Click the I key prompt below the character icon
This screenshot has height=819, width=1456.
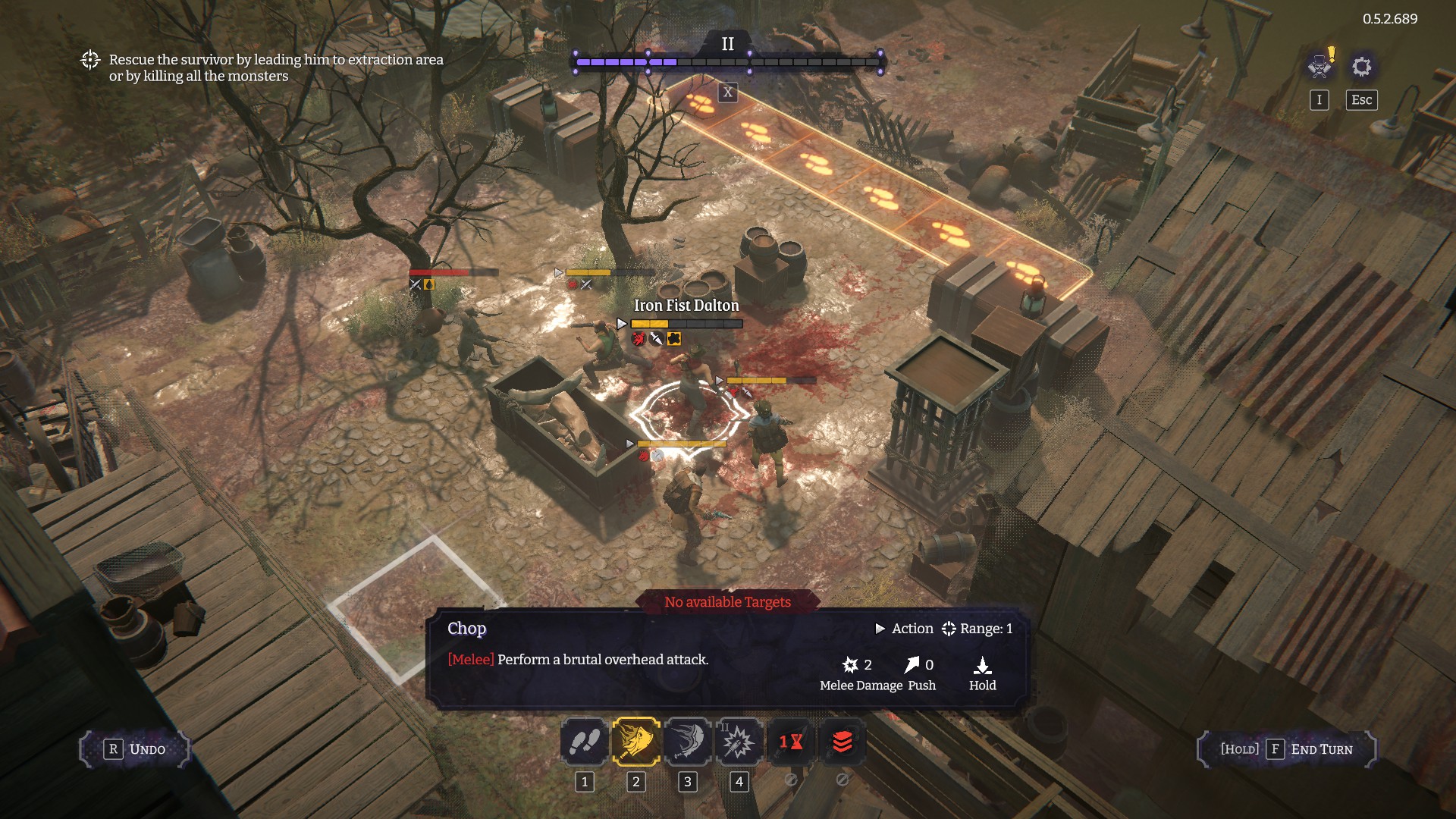tap(1319, 99)
